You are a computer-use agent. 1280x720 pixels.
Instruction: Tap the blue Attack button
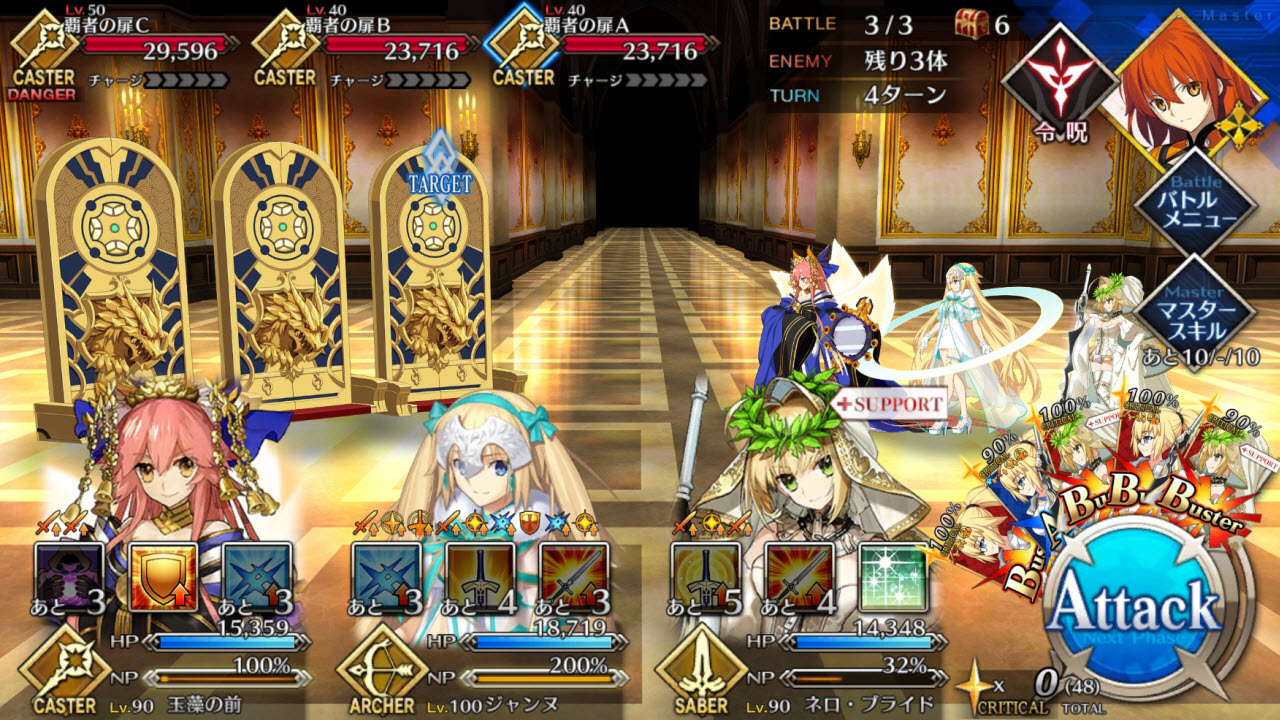[x=1137, y=607]
